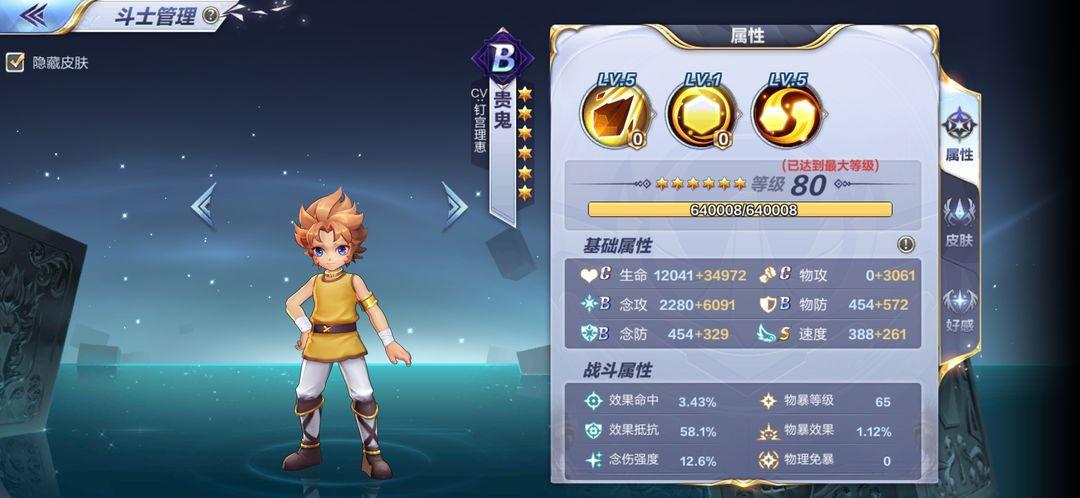This screenshot has height=498, width=1080.
Task: Switch to the 皮肤 tab
Action: tap(959, 224)
